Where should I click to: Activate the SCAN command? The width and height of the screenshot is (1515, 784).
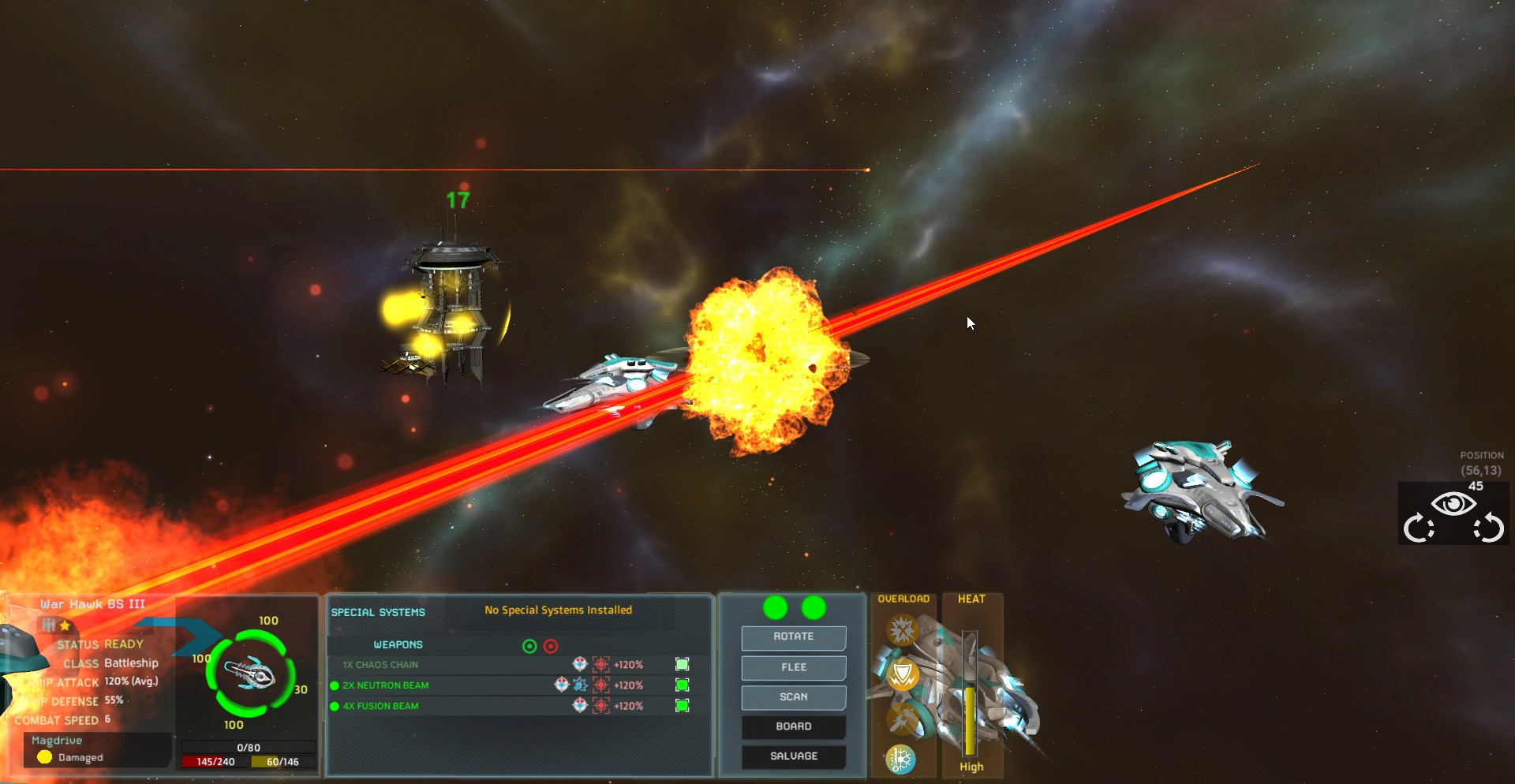(x=793, y=697)
